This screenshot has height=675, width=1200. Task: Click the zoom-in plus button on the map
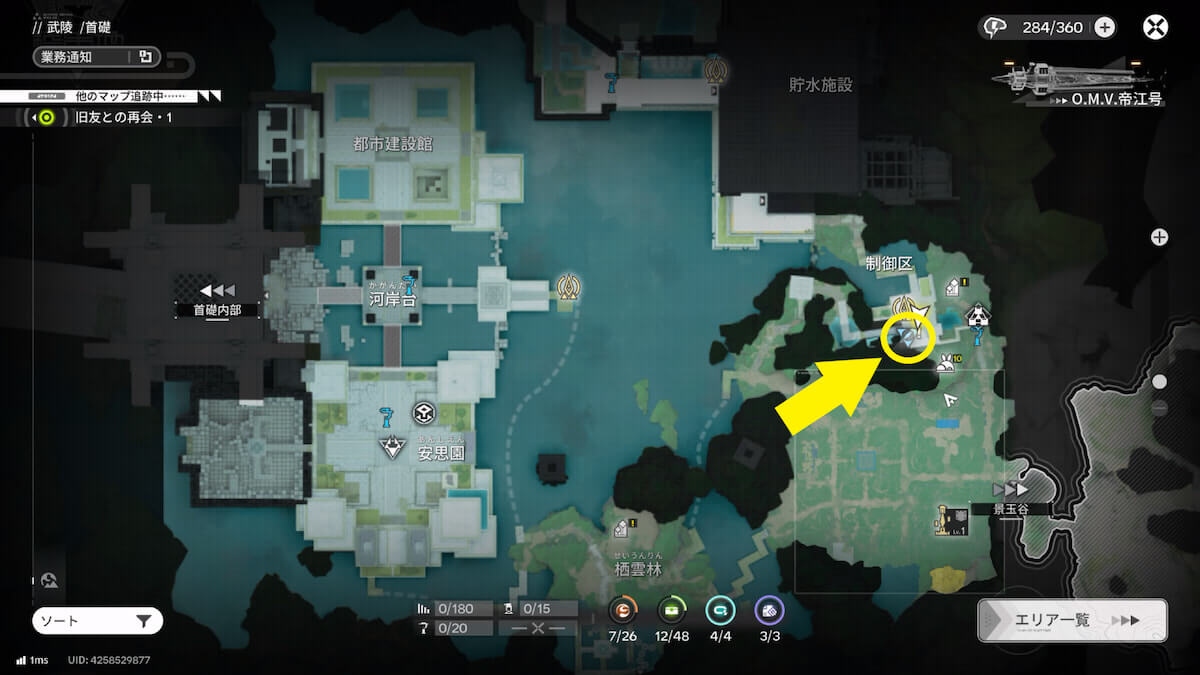point(1159,237)
